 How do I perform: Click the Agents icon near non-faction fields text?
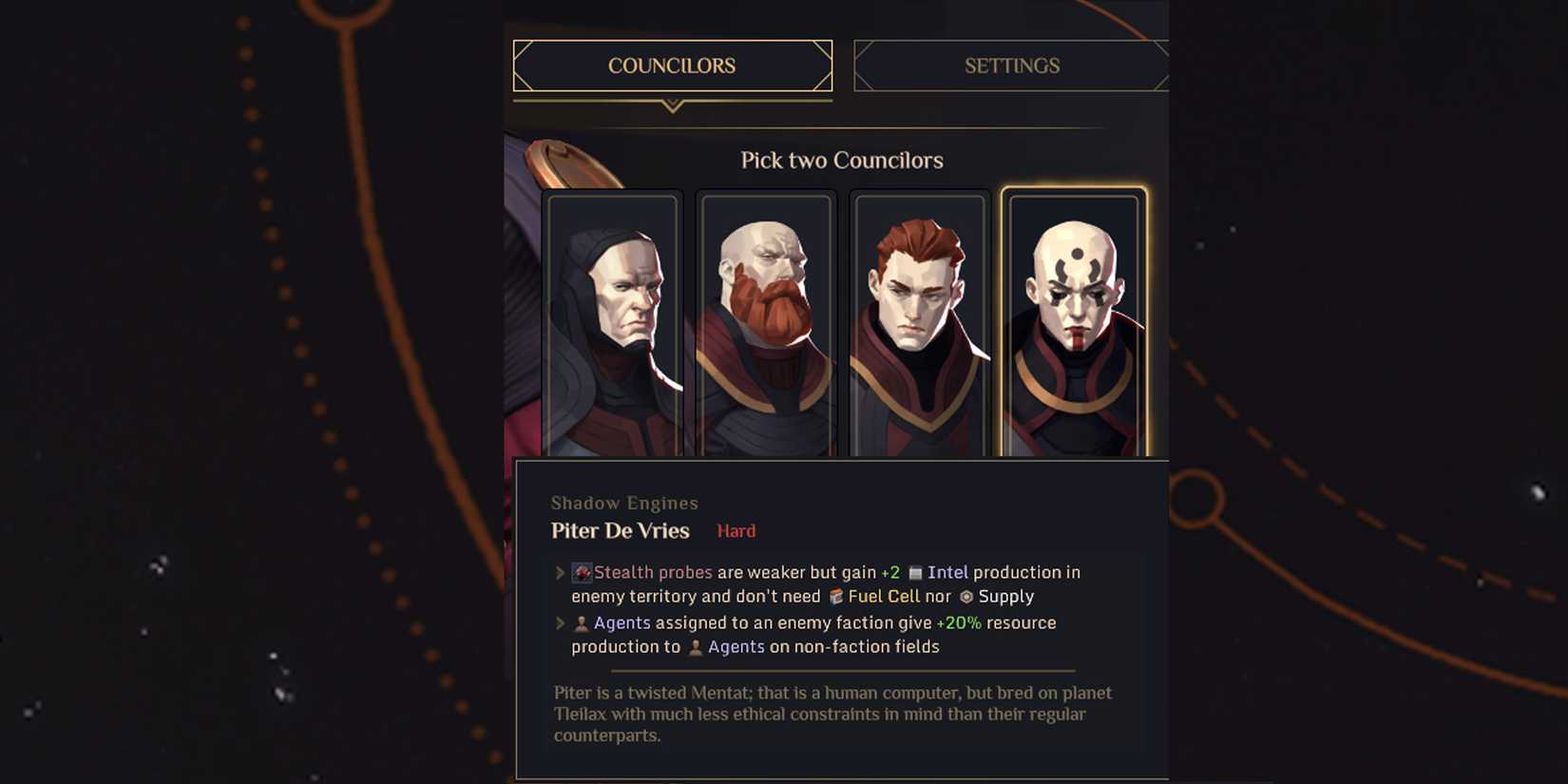(697, 646)
